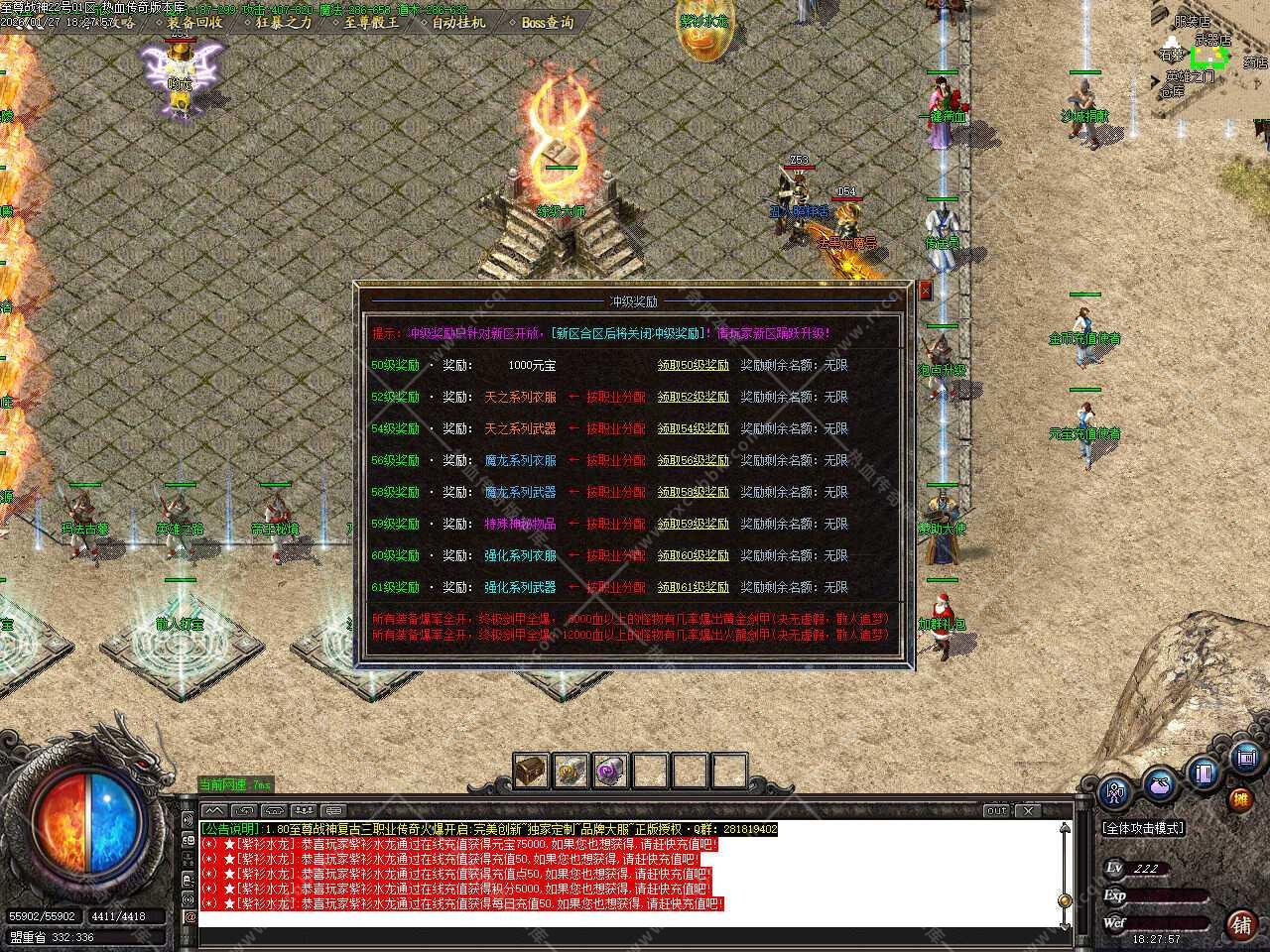Claim the 领取58级奖励 link
The image size is (1270, 952).
(693, 492)
